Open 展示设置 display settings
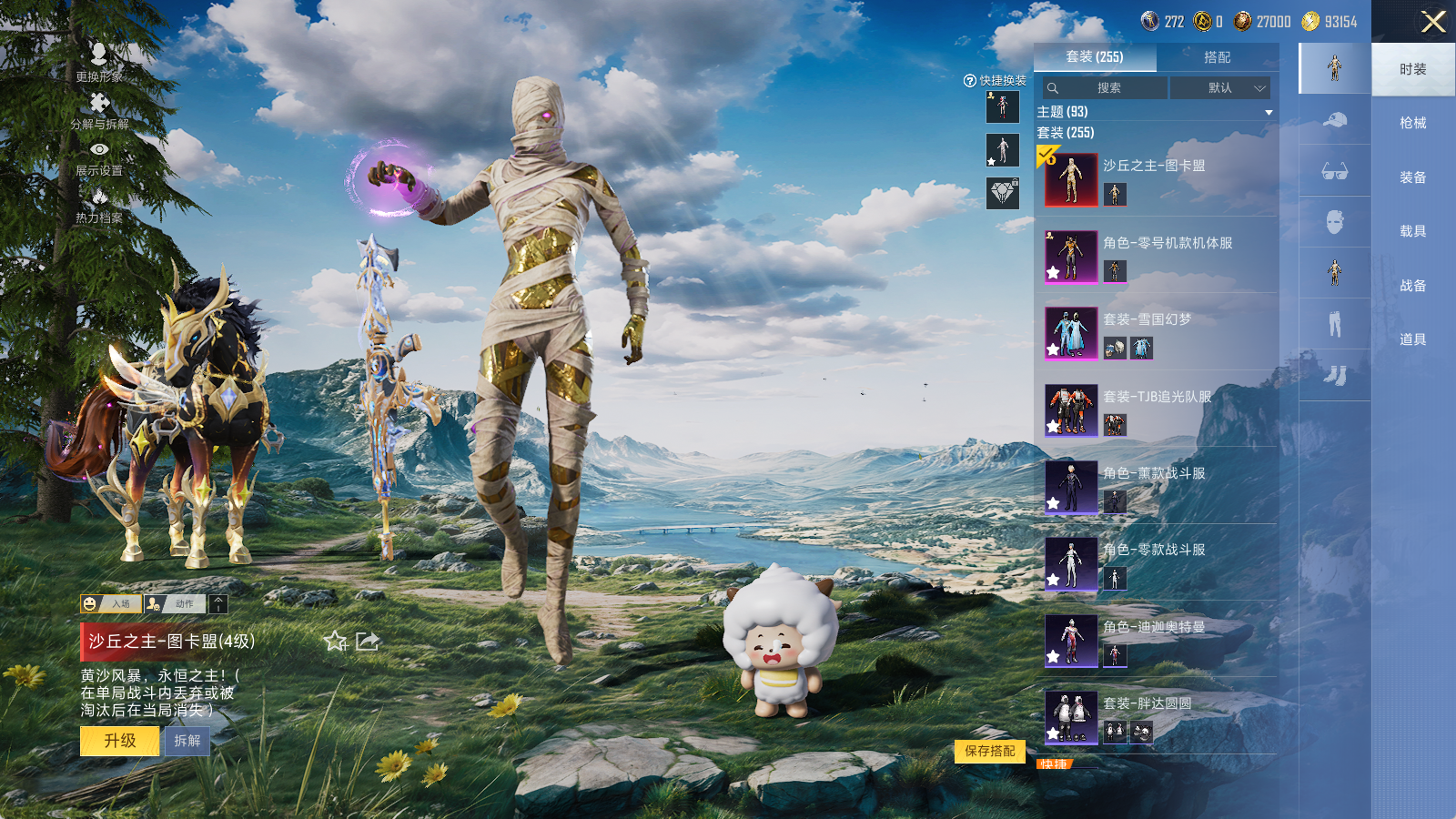This screenshot has width=1456, height=819. click(99, 157)
